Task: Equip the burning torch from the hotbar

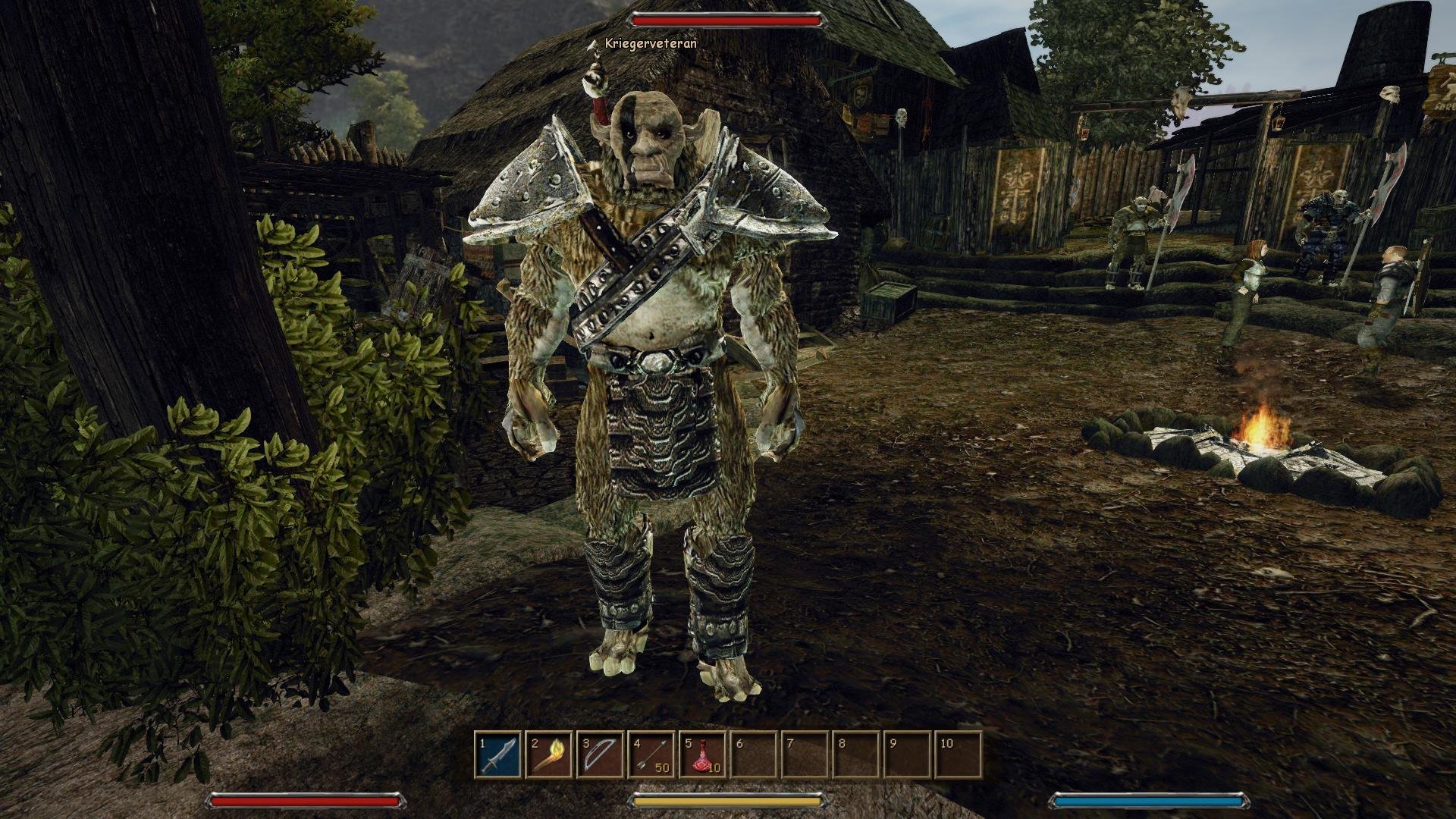Action: [x=549, y=754]
